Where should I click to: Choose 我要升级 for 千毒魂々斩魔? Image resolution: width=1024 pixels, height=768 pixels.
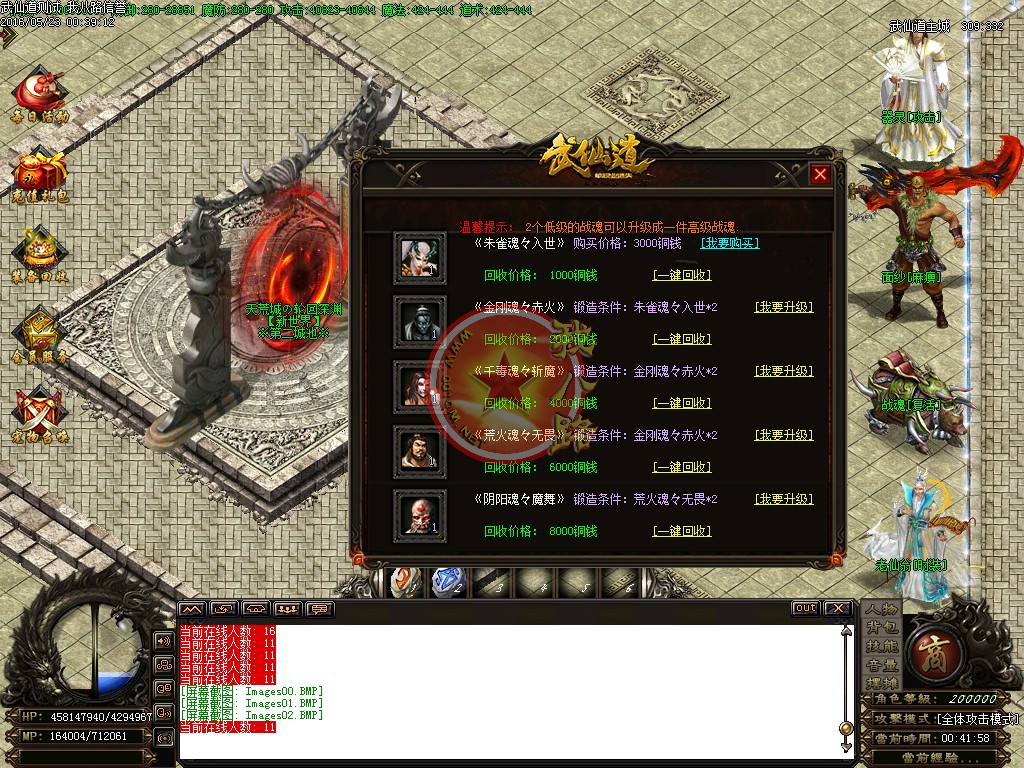[783, 371]
